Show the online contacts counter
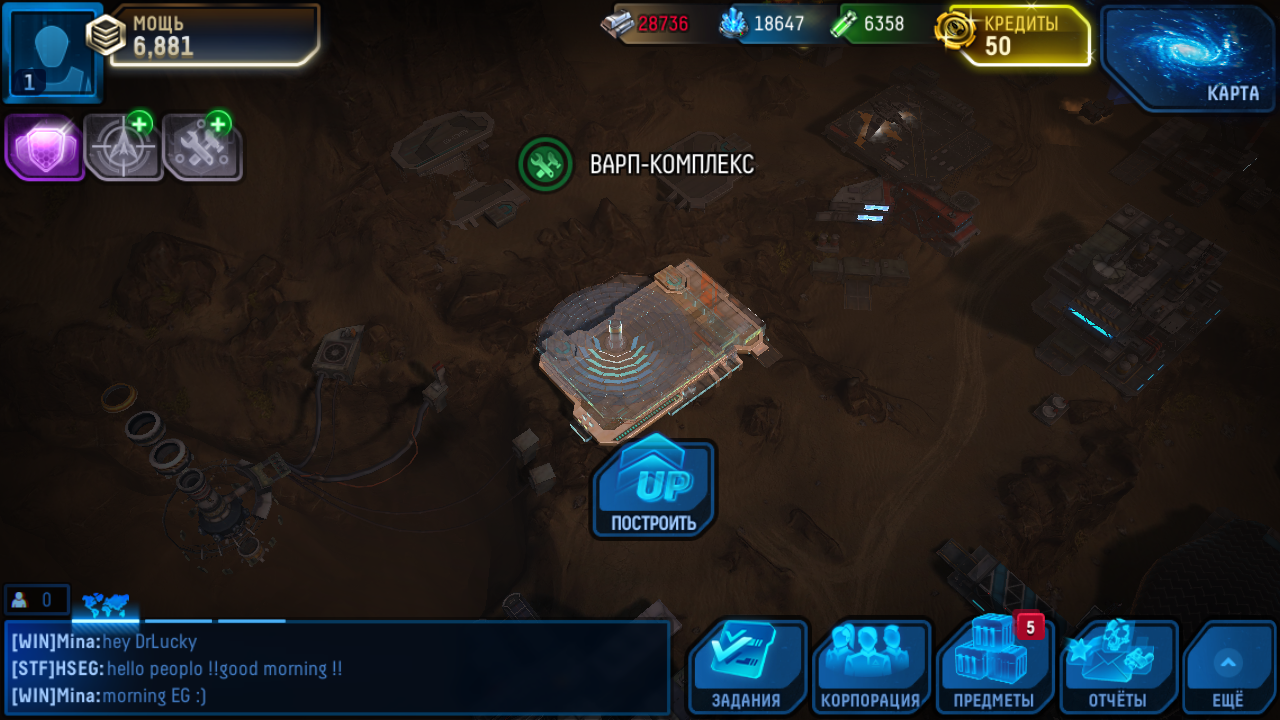Viewport: 1280px width, 720px height. (x=36, y=600)
